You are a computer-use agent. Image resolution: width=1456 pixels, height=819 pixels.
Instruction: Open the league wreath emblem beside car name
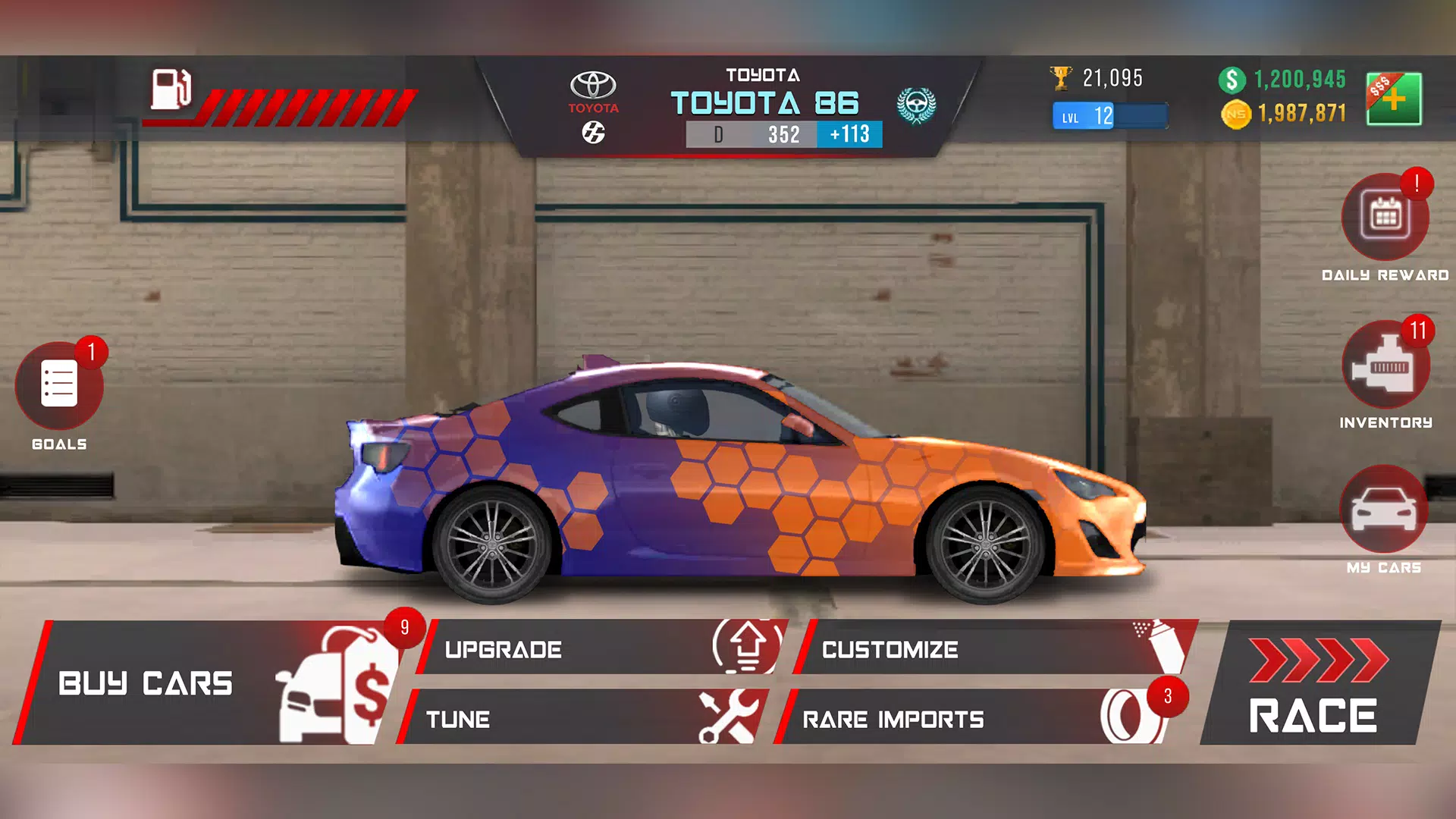(916, 105)
